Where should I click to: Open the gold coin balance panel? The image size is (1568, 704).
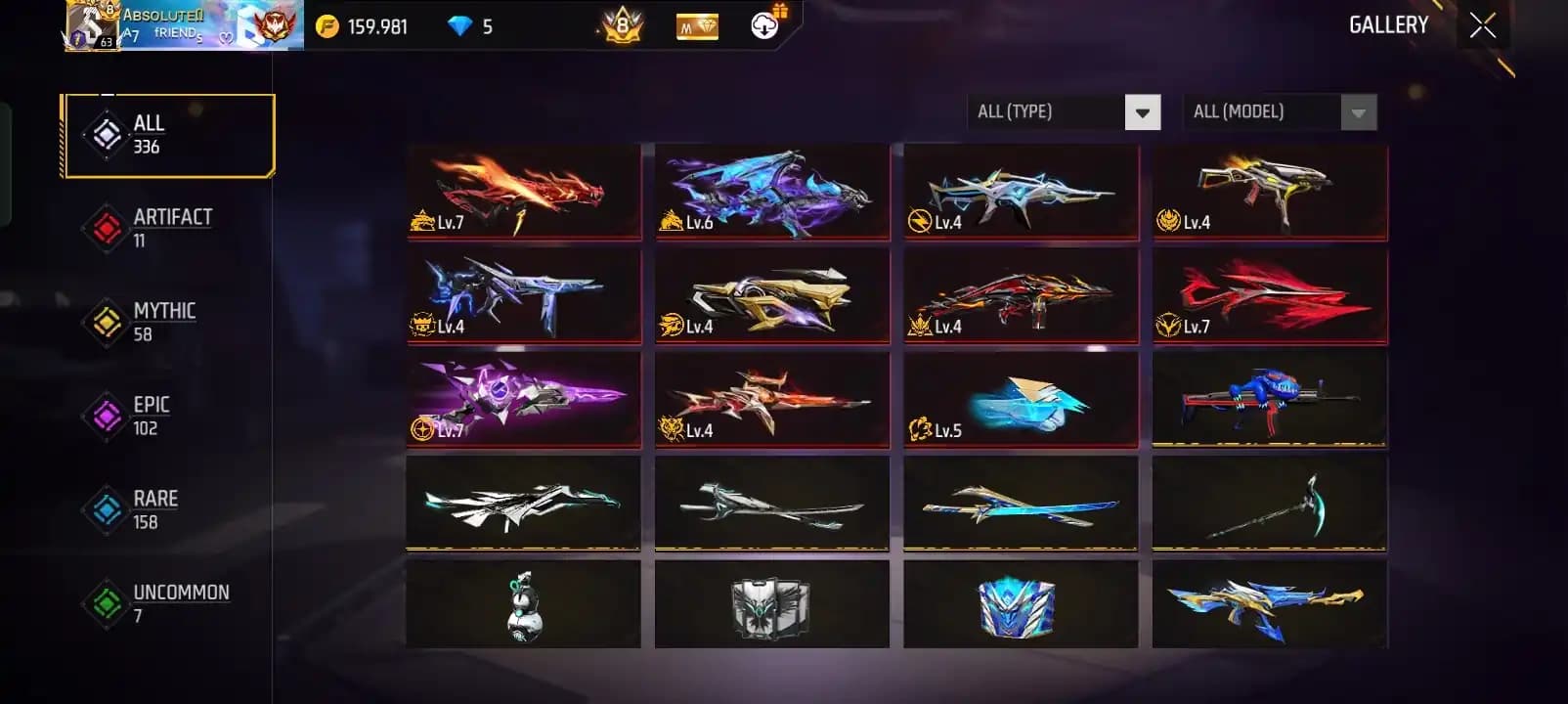[x=364, y=26]
